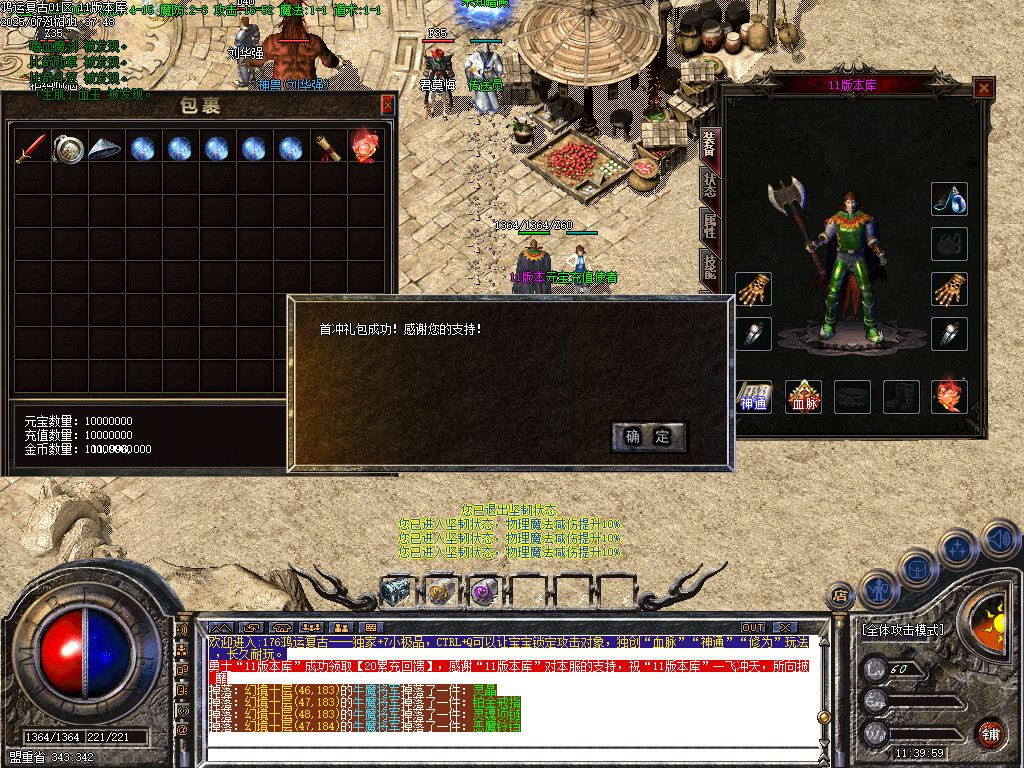The image size is (1024, 768).
Task: Open the 店 shop round button
Action: 841,597
